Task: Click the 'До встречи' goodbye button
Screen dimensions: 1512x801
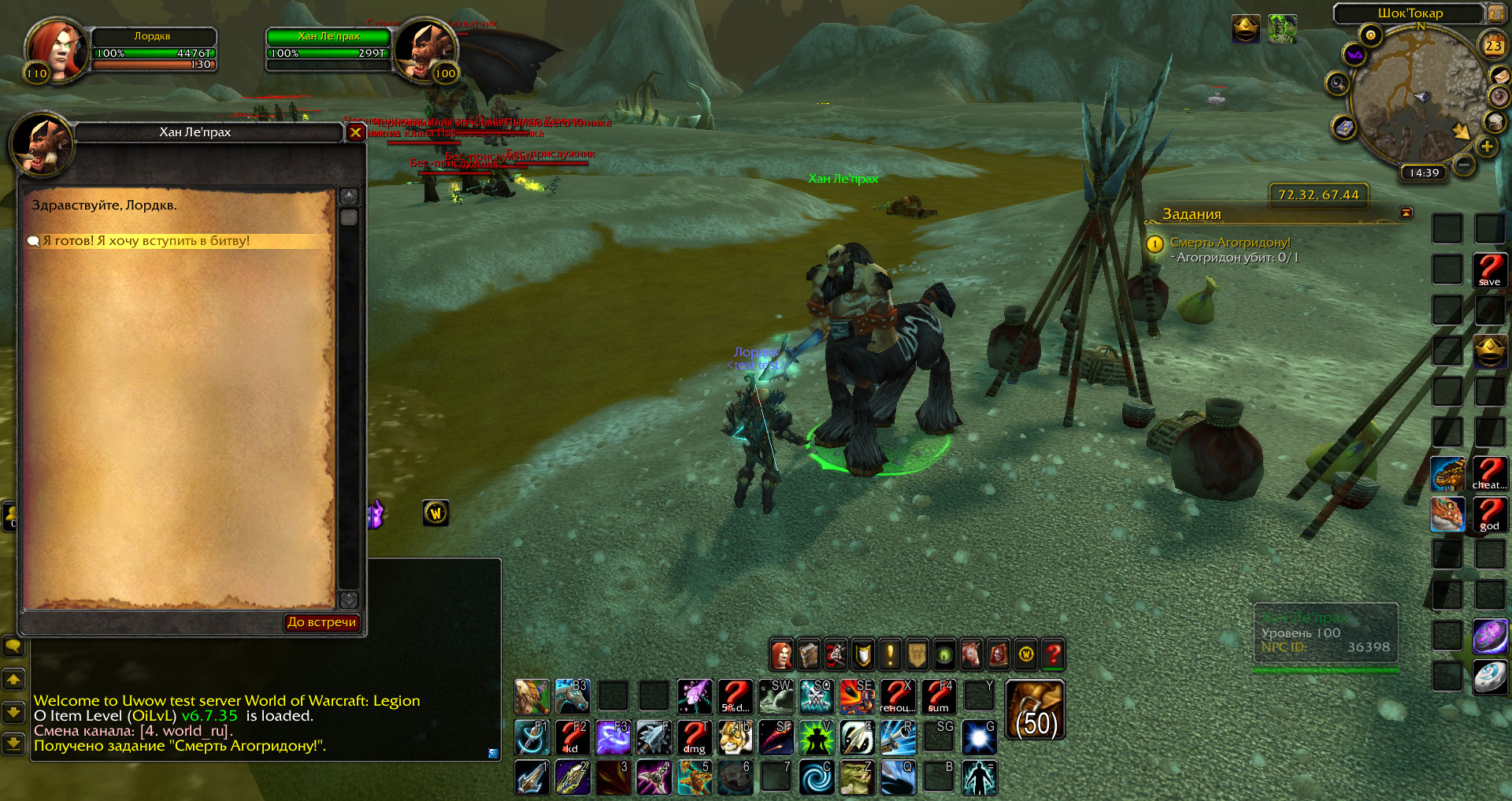Action: point(321,622)
